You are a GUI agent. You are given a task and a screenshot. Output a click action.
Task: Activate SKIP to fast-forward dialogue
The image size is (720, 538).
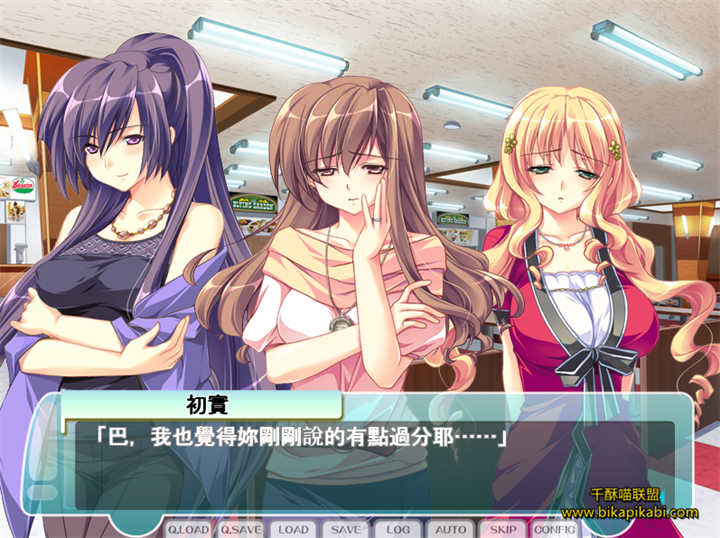coord(503,529)
